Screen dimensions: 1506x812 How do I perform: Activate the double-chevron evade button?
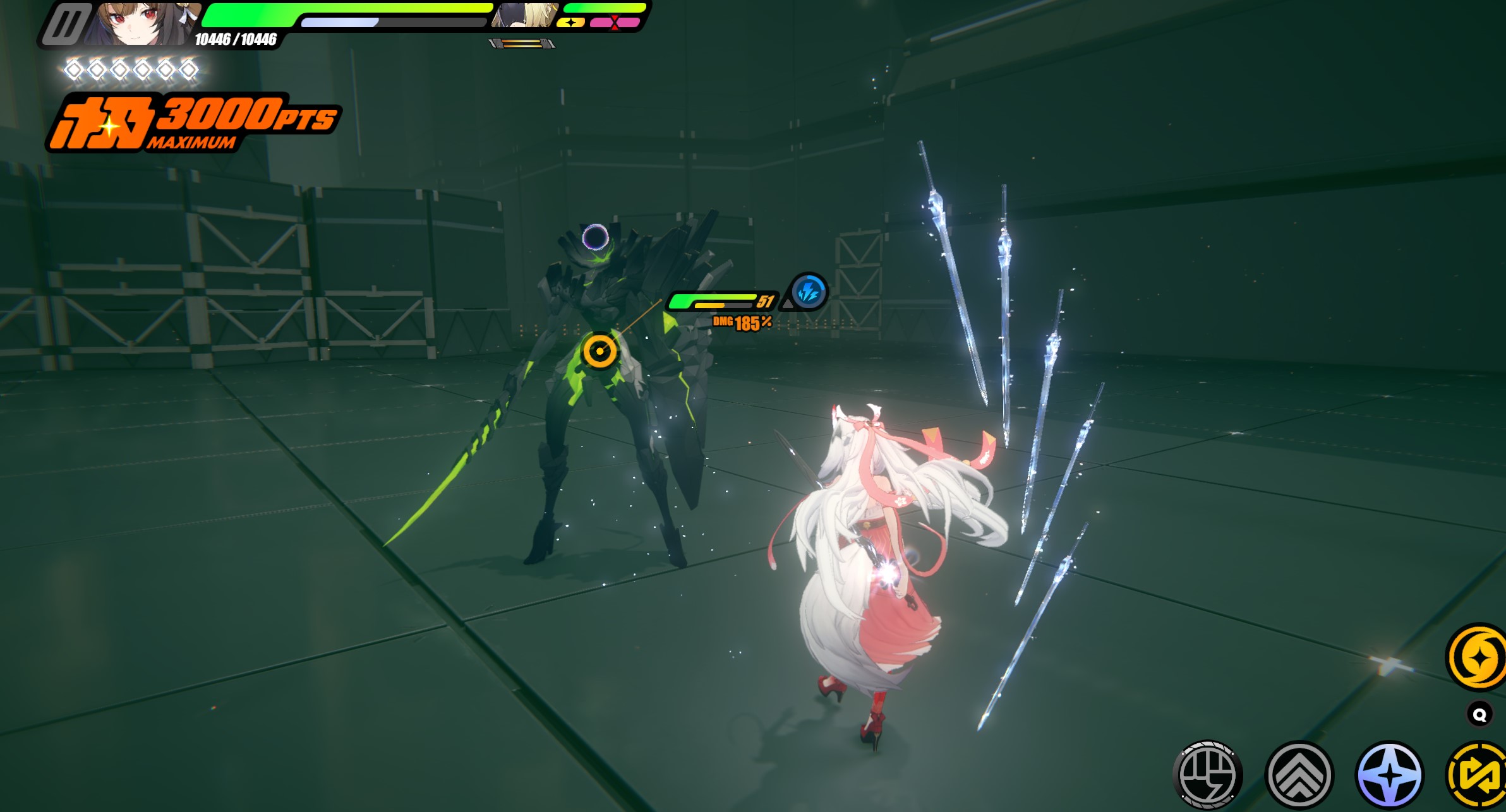pos(1299,775)
